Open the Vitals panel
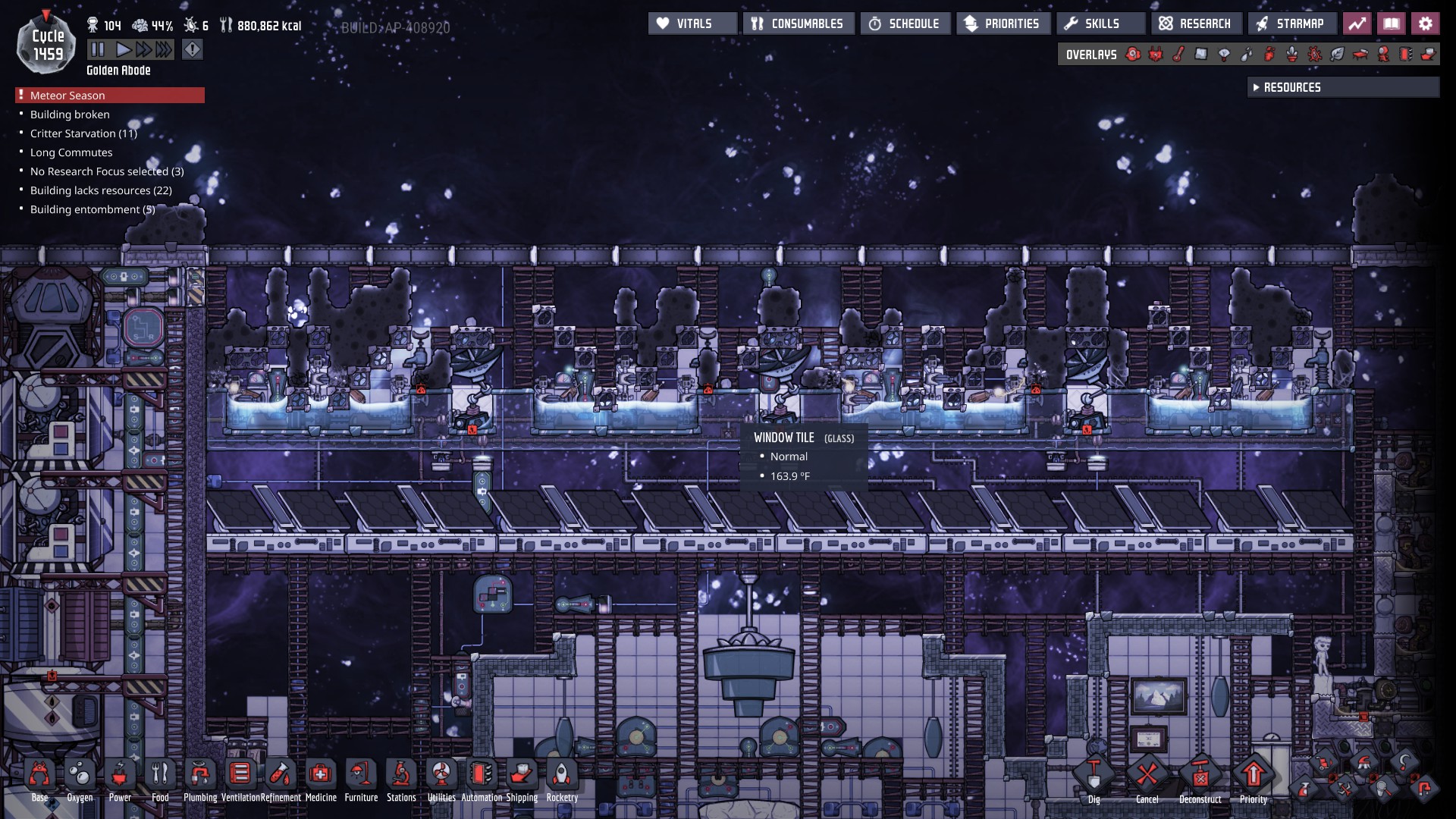The width and height of the screenshot is (1456, 819). click(692, 24)
